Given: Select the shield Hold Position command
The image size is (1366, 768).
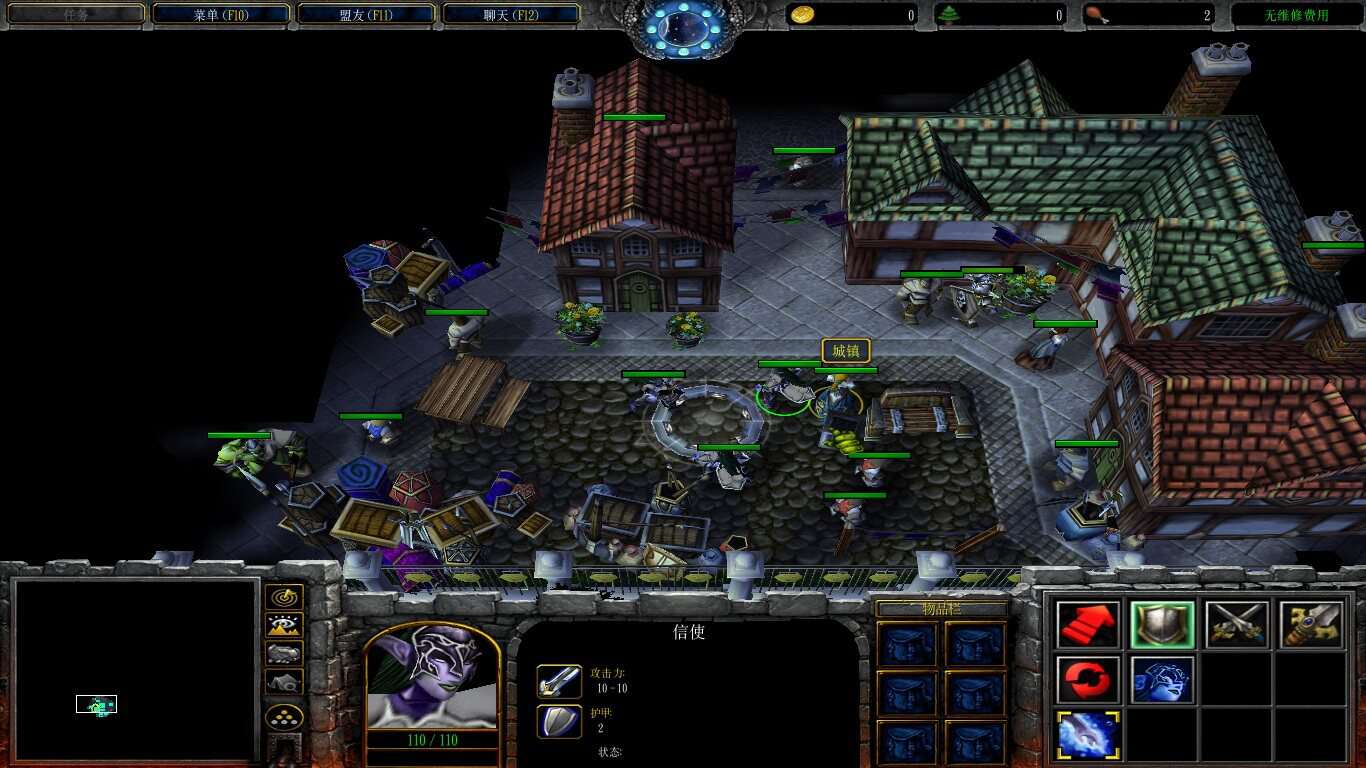Looking at the screenshot, I should pyautogui.click(x=1162, y=624).
